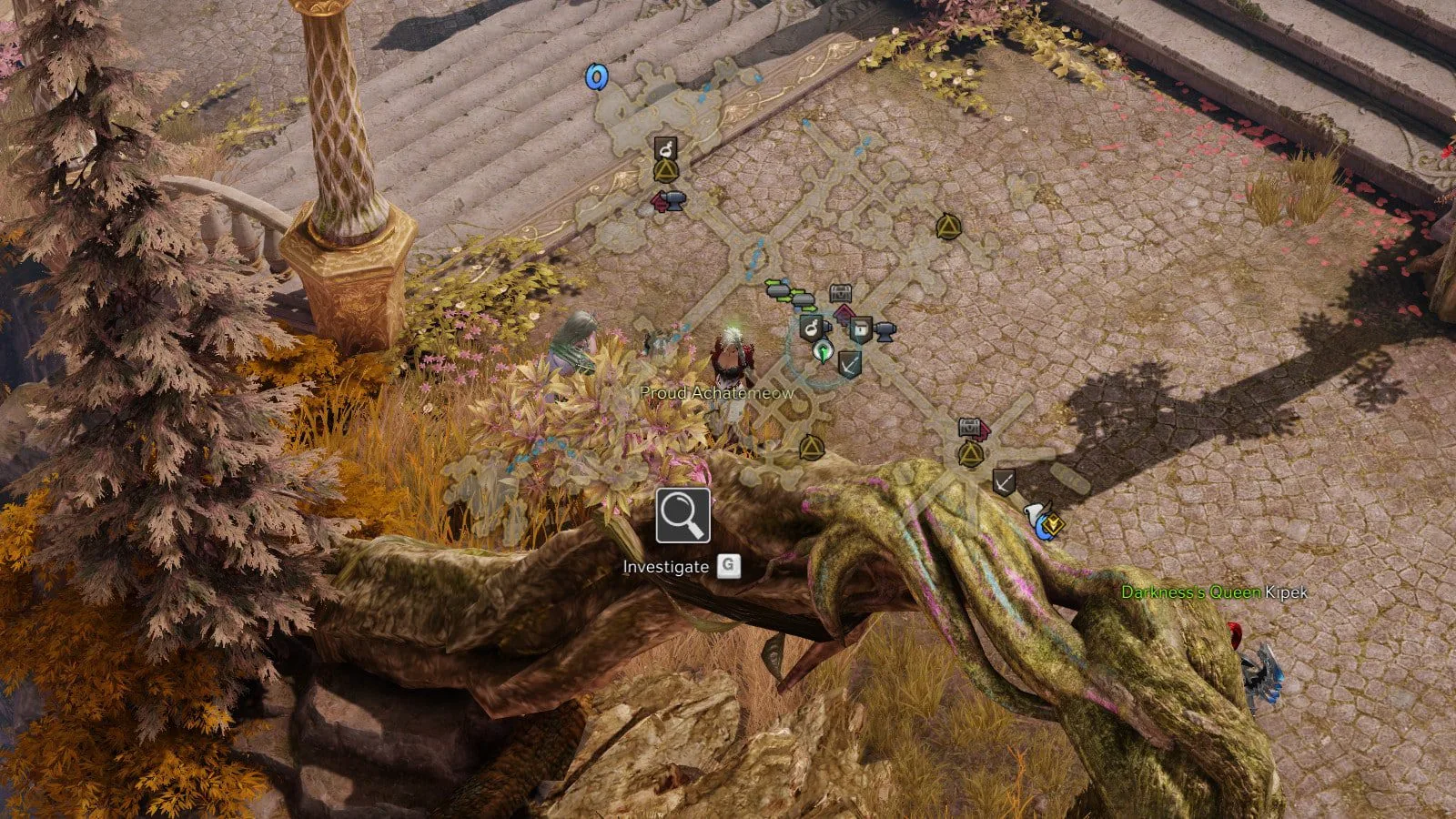Screen dimensions: 1456x819
Task: Select the blue portal marker on the map
Action: tap(596, 77)
